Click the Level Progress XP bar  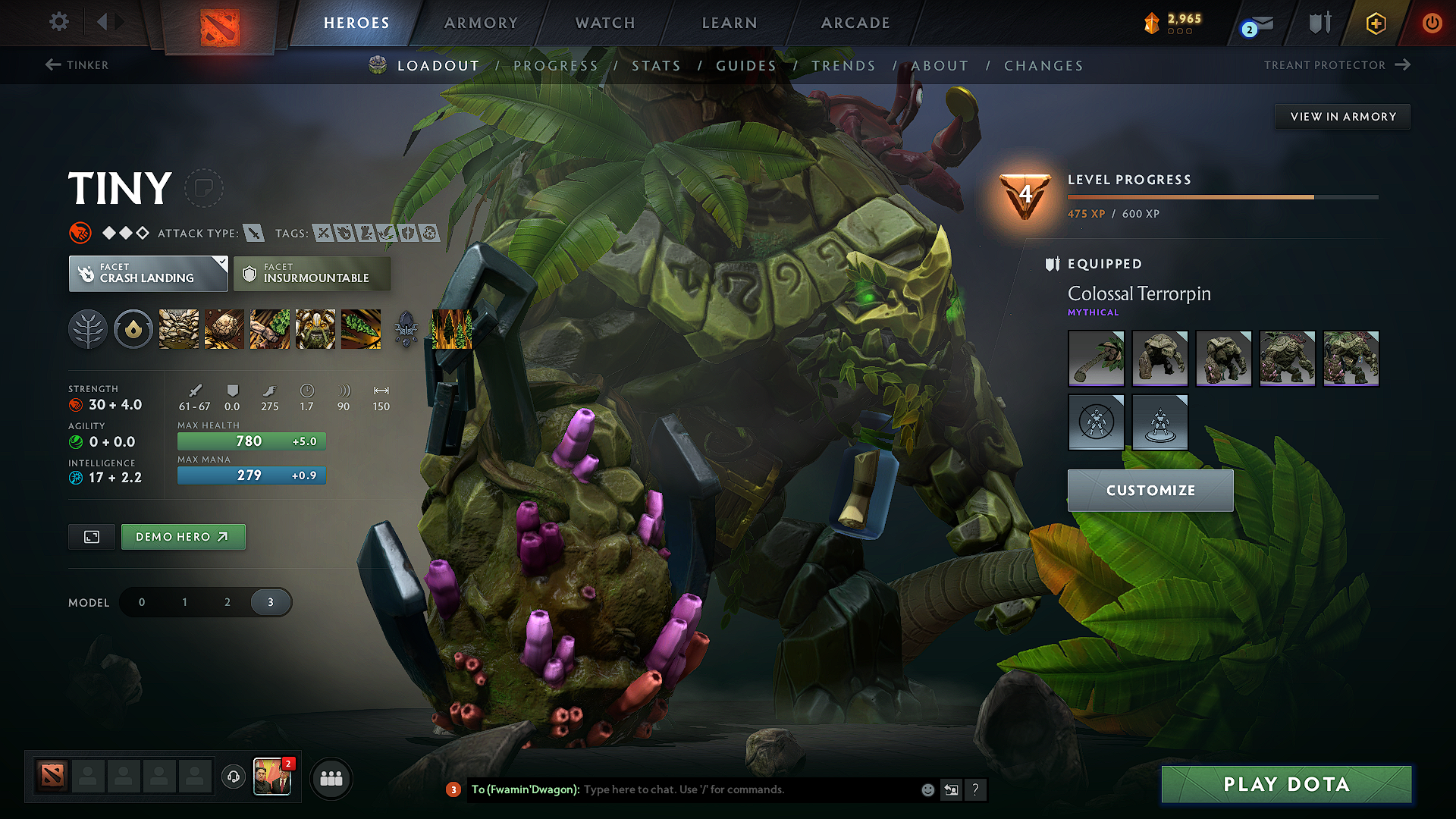pyautogui.click(x=1222, y=196)
